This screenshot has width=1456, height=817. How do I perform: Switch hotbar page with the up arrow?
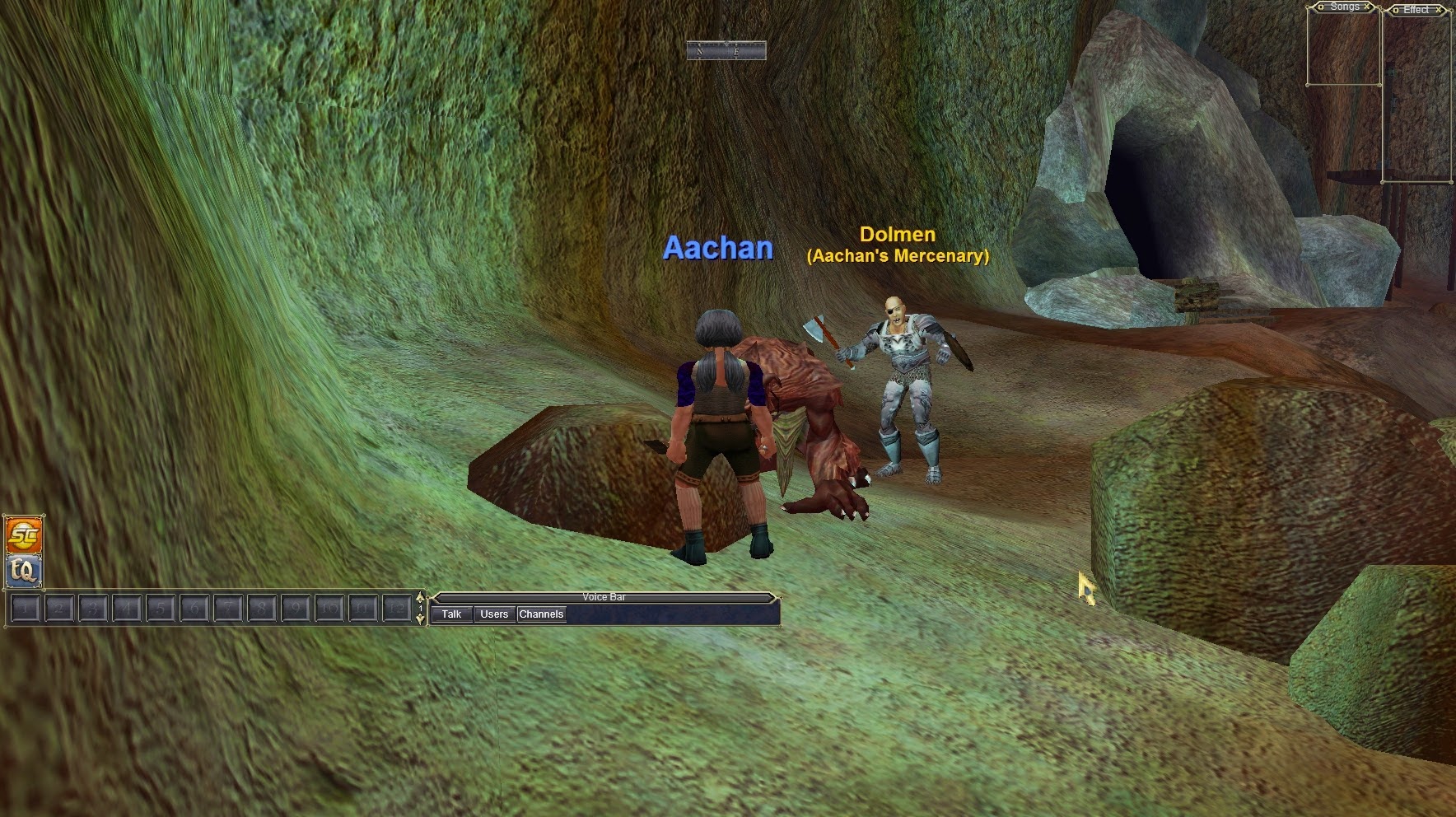point(421,598)
